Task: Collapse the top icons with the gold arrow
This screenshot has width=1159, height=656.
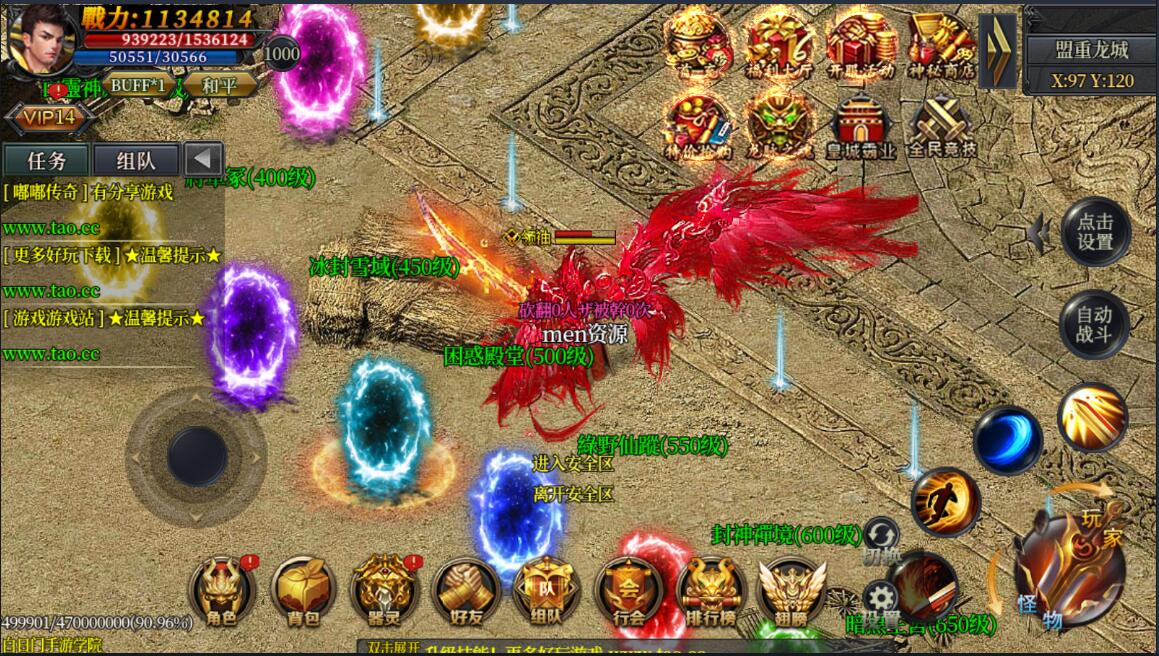Action: tap(996, 51)
